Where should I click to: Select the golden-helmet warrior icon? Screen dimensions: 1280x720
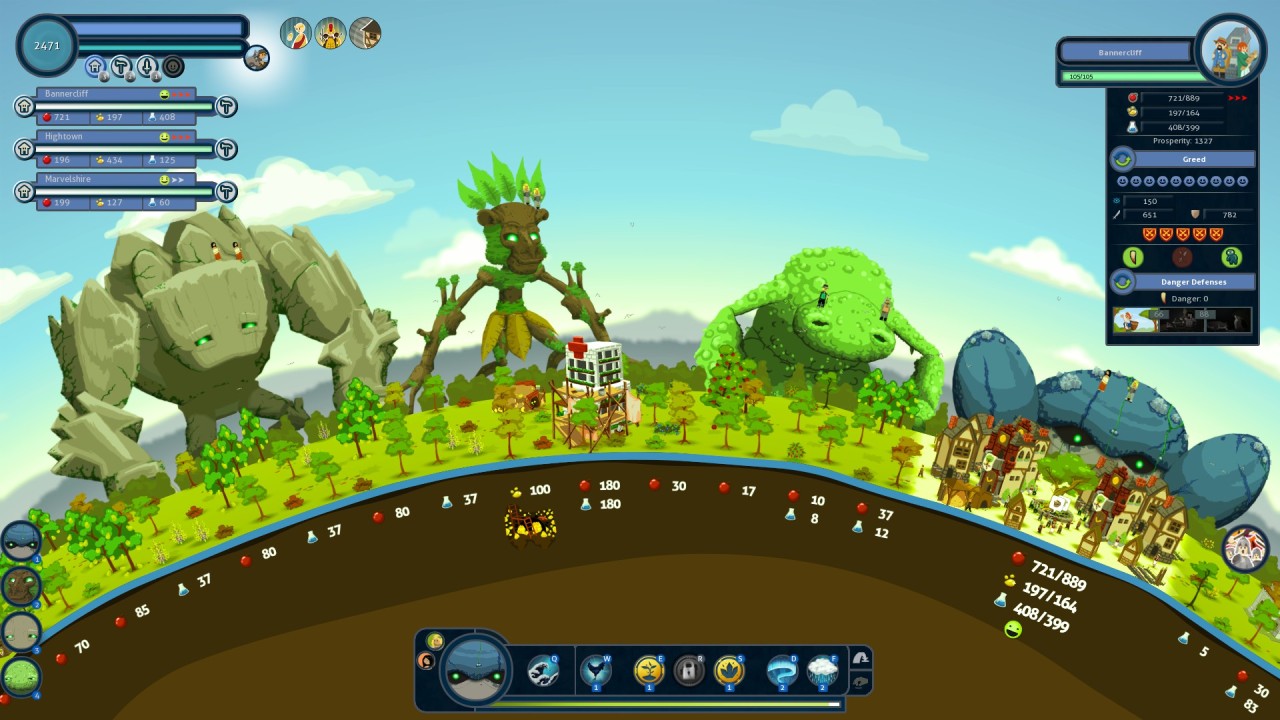(x=330, y=33)
